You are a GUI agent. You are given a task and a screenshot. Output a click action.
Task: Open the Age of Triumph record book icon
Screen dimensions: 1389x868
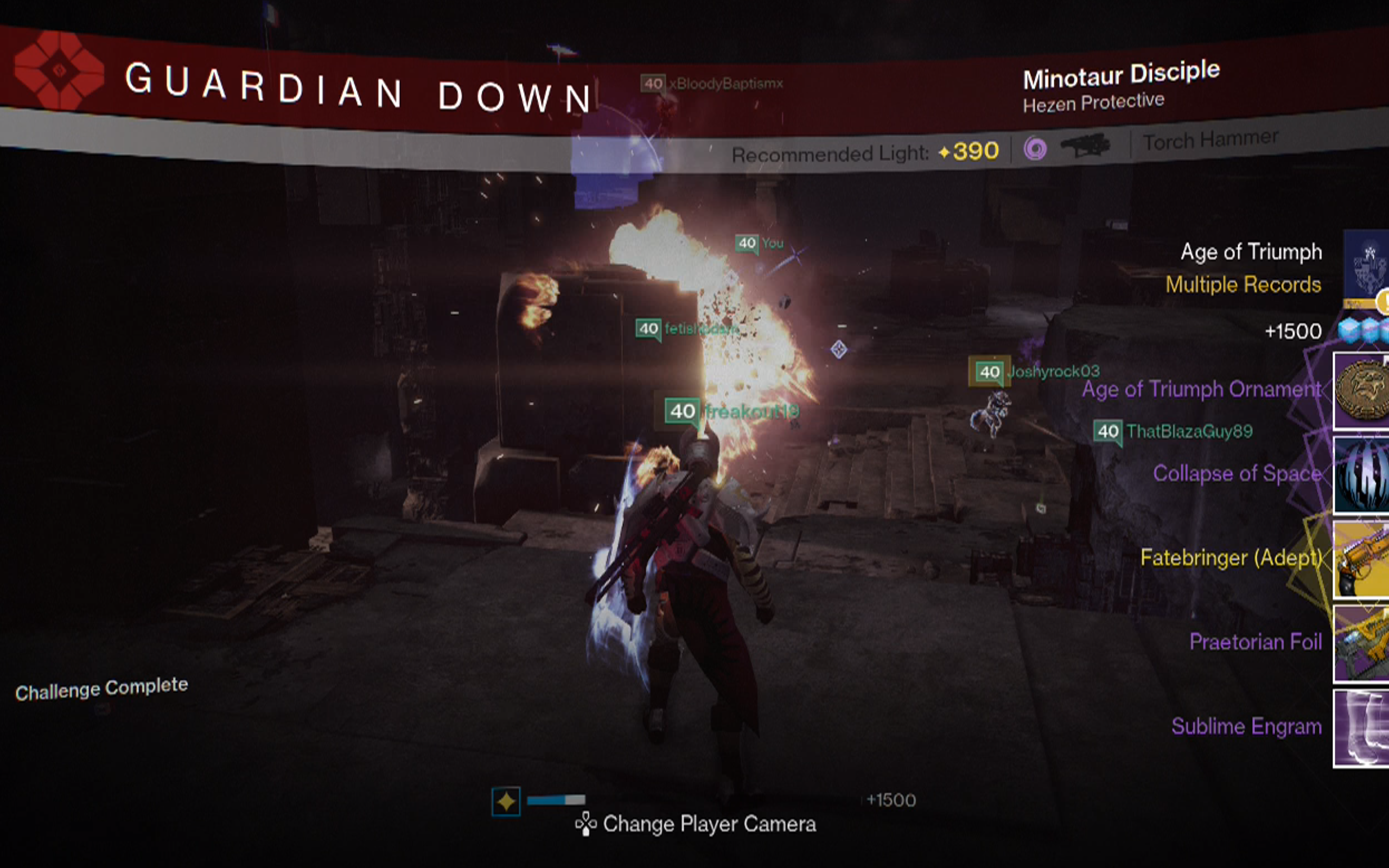point(1366,264)
